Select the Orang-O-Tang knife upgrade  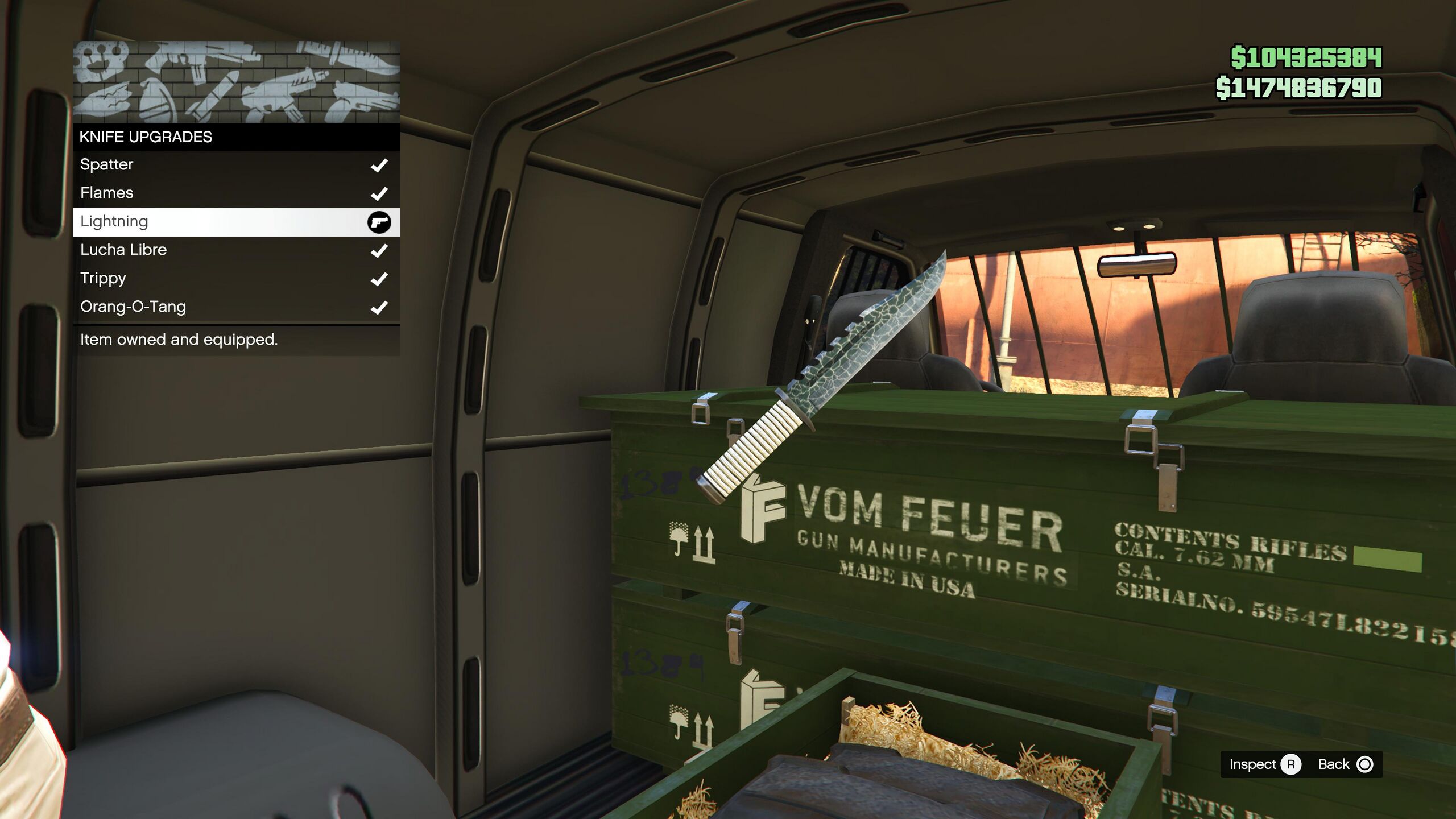click(236, 307)
